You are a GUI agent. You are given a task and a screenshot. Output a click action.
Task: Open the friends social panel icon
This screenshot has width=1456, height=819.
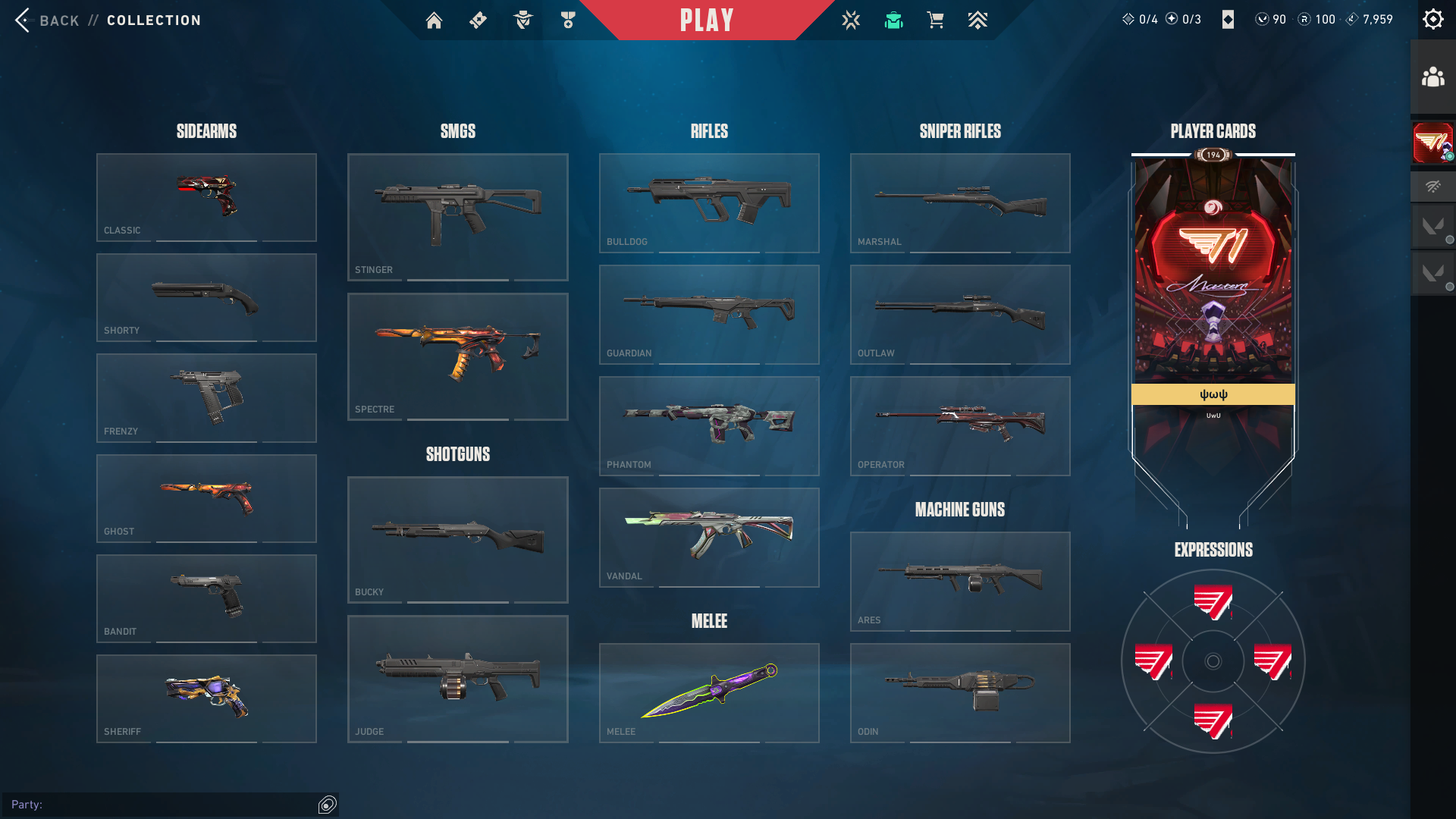pyautogui.click(x=1432, y=77)
